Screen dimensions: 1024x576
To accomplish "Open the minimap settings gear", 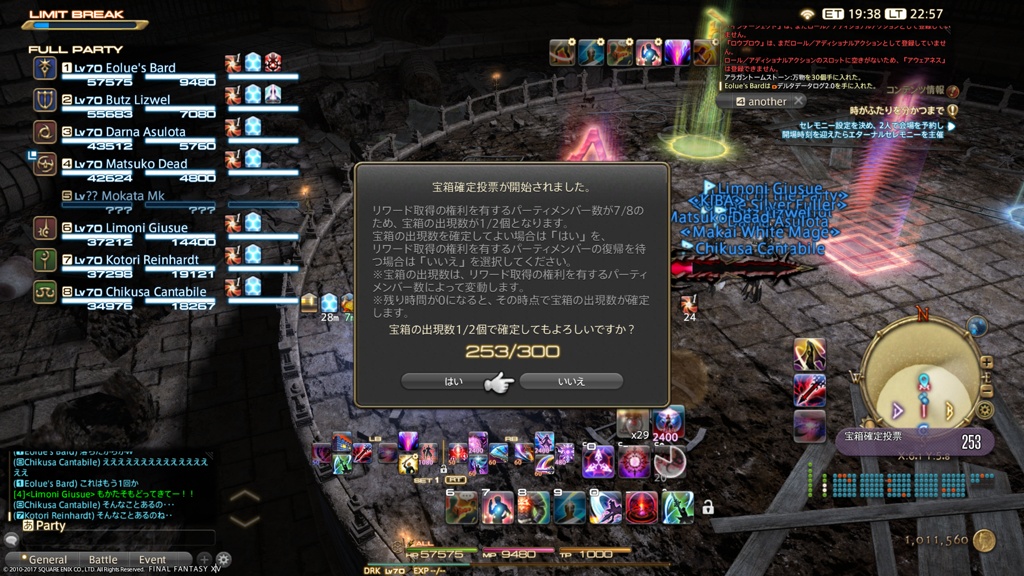I will (986, 409).
